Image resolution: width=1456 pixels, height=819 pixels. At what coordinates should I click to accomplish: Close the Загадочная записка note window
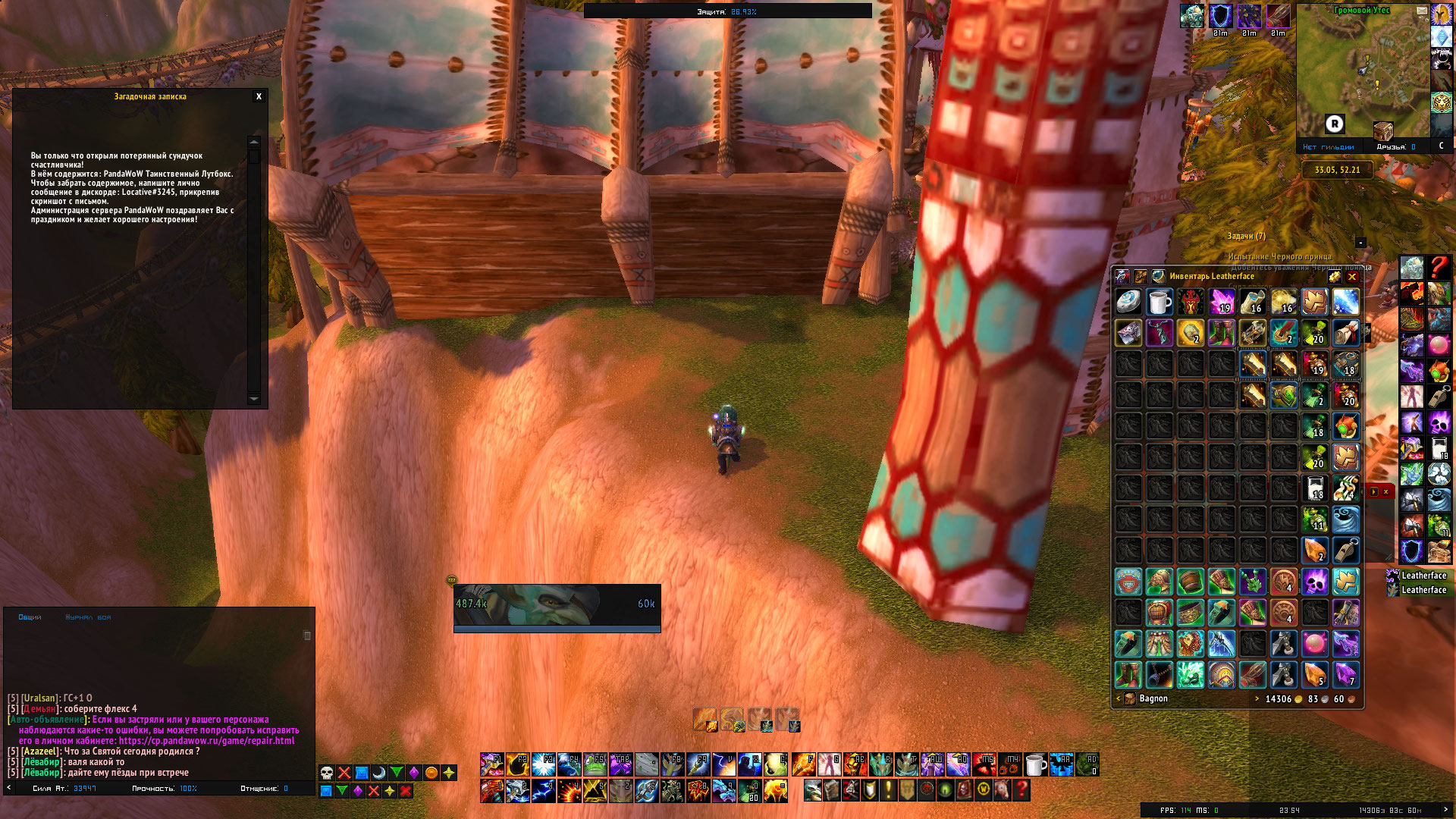(259, 97)
